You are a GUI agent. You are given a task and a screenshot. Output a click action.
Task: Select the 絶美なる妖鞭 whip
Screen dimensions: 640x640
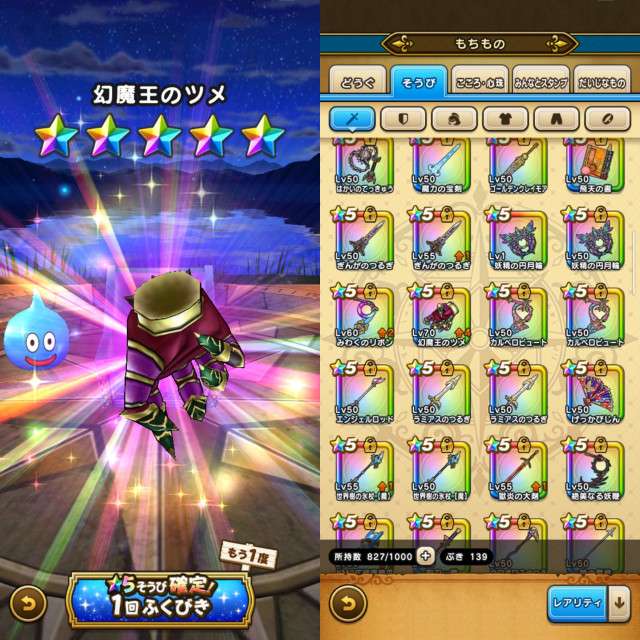point(593,470)
